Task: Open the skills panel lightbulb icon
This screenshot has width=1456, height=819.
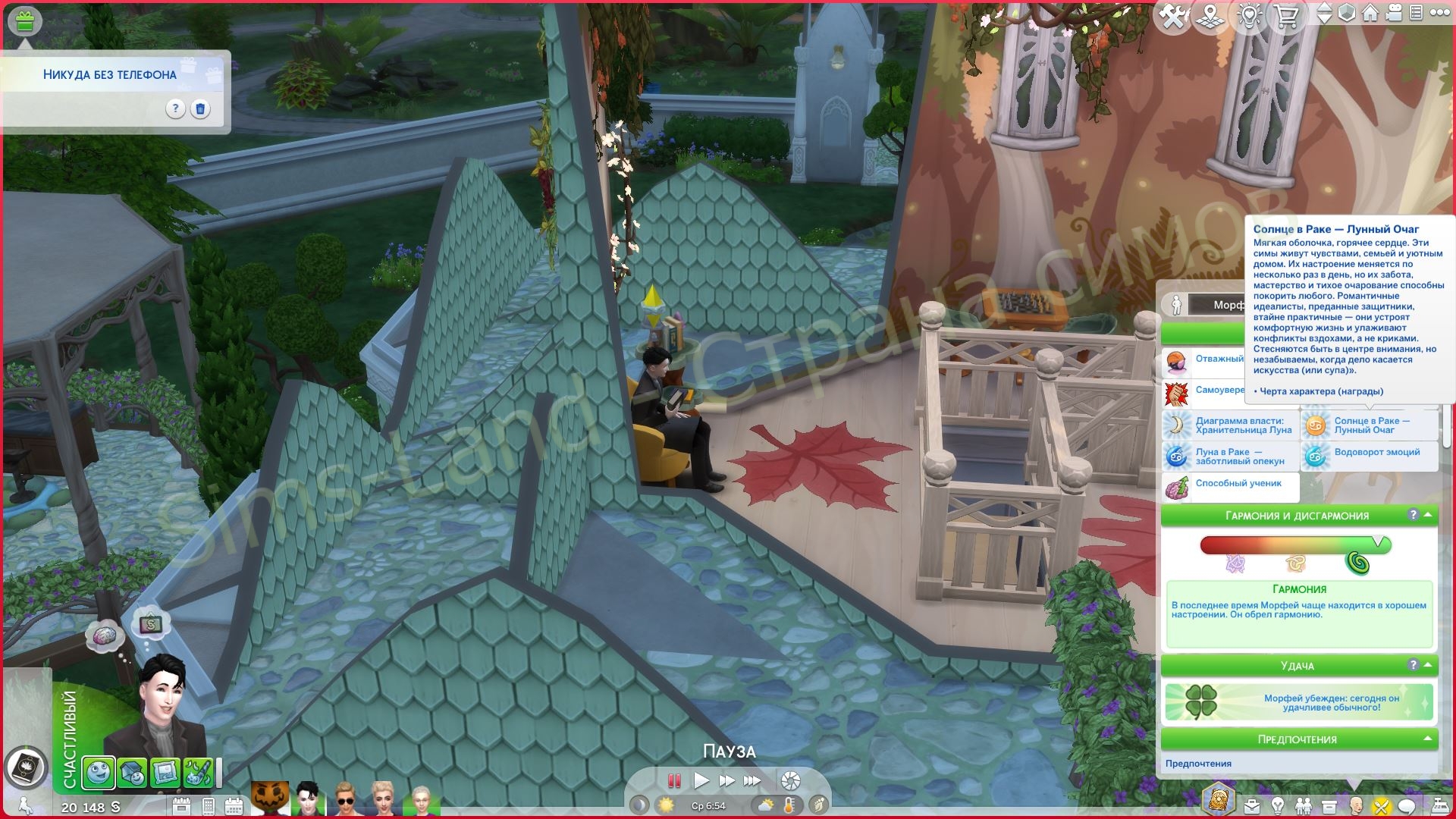Action: (x=1278, y=807)
